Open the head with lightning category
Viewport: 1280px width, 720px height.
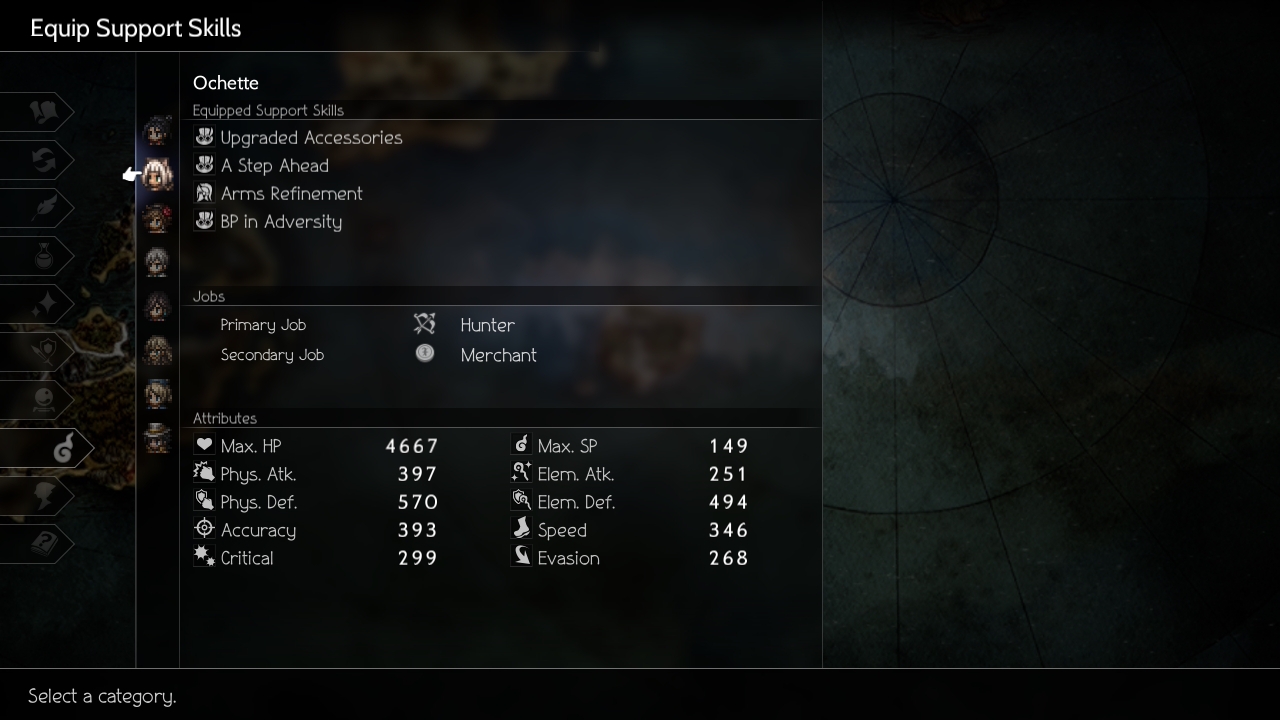pos(42,496)
